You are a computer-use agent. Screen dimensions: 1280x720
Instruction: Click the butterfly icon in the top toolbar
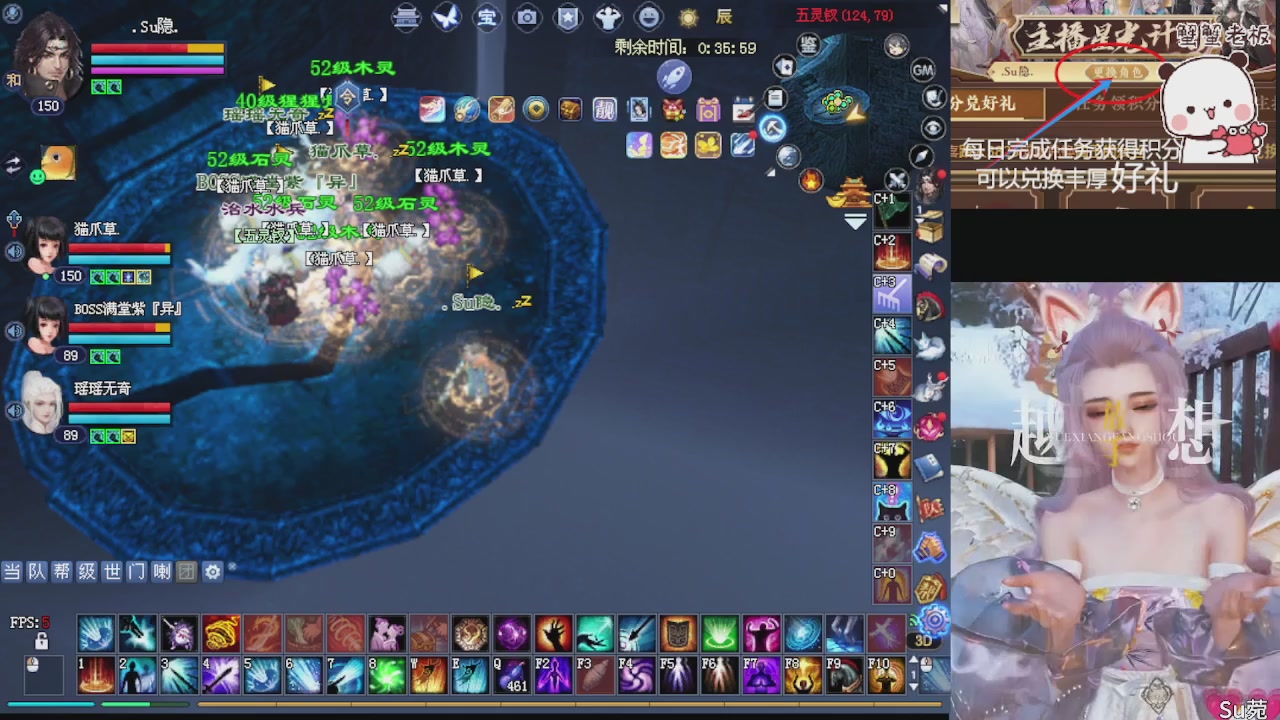(445, 17)
